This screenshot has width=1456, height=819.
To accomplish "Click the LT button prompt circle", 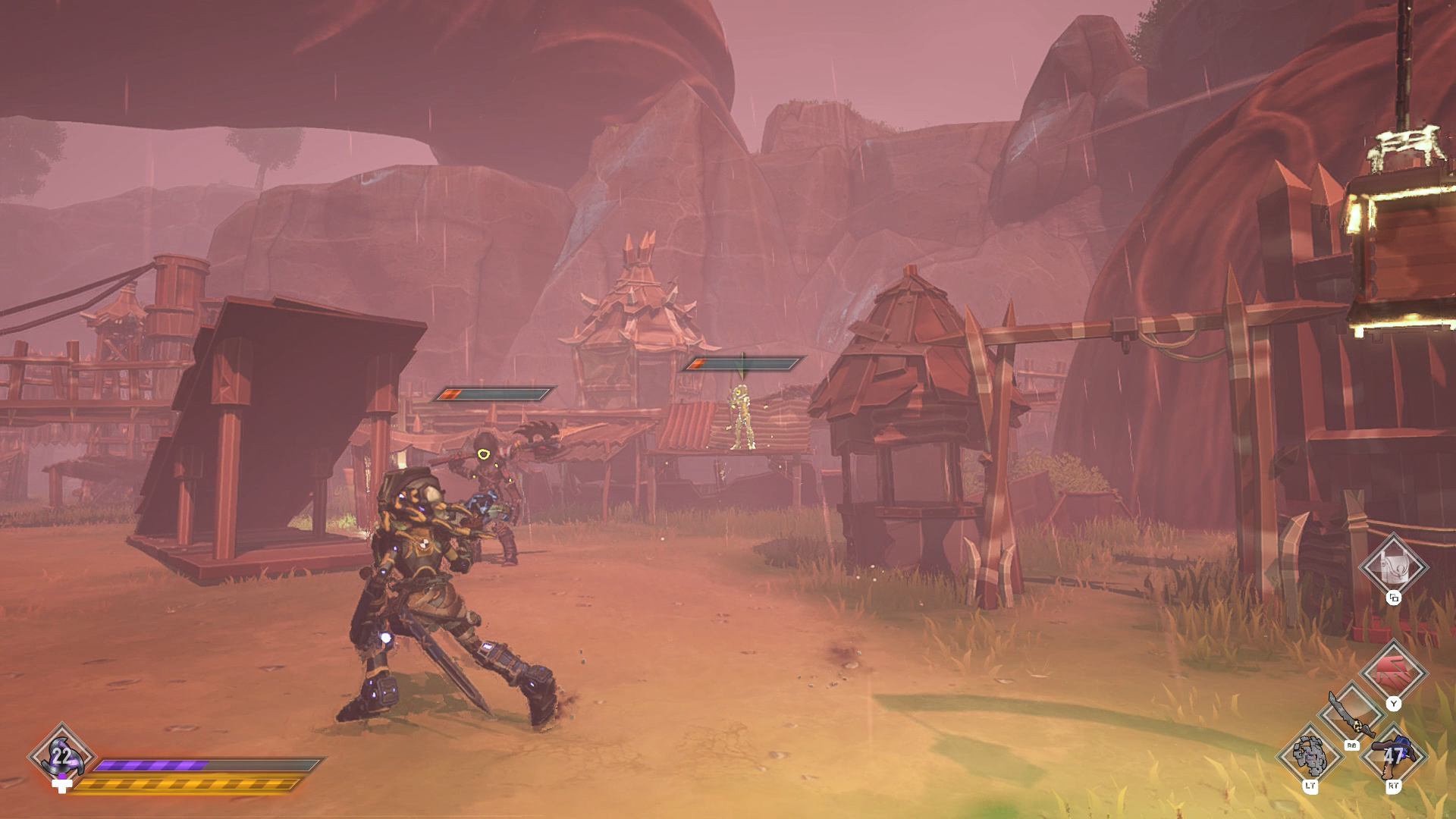I will (x=1311, y=786).
